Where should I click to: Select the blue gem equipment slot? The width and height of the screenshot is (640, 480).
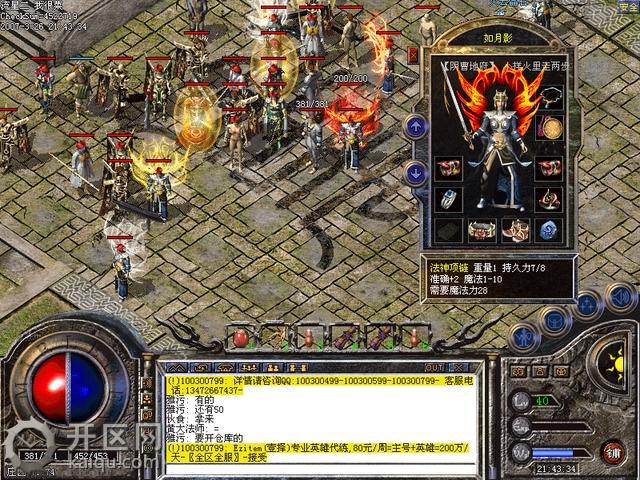[549, 230]
